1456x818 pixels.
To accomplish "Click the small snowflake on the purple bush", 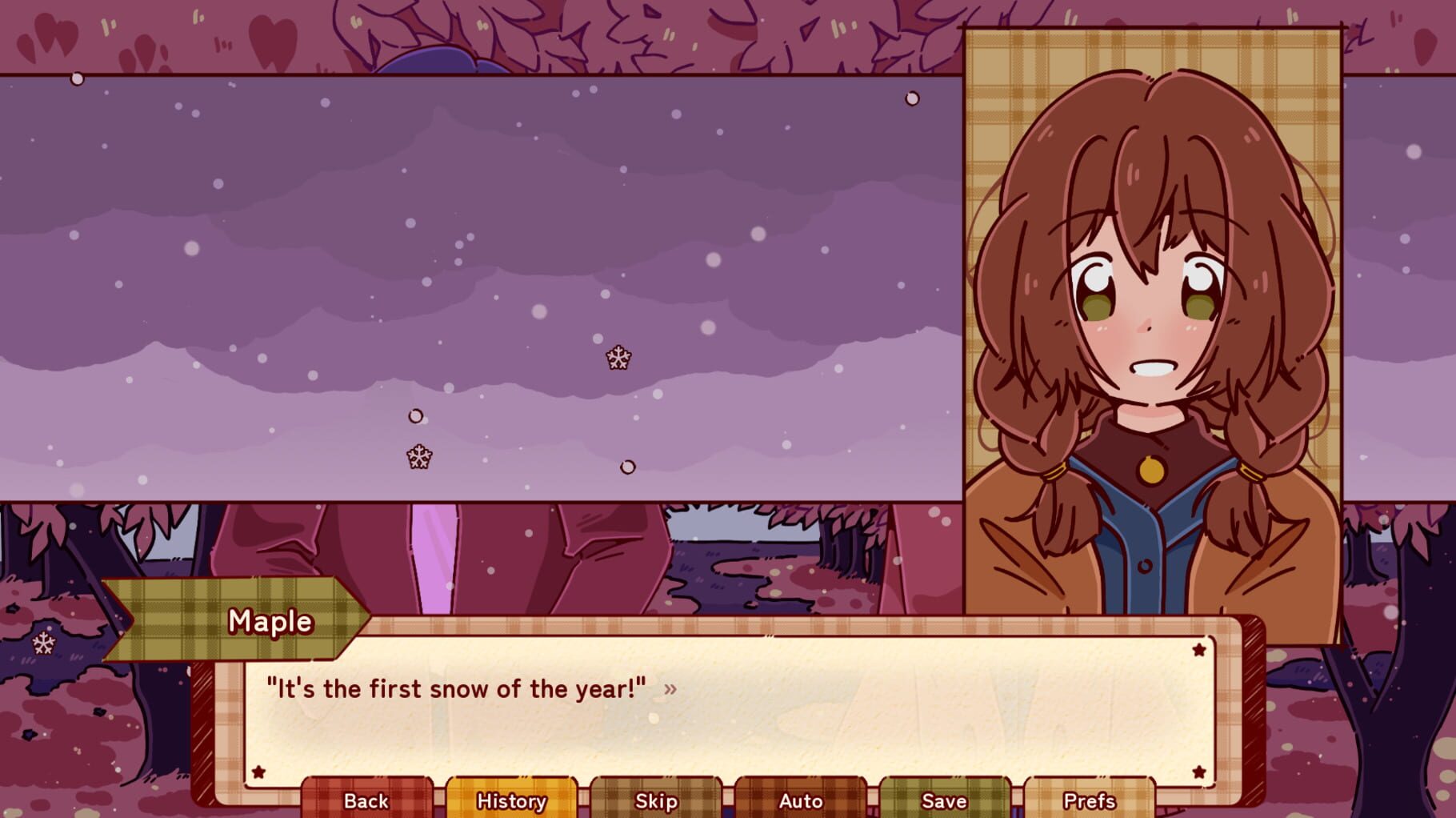I will click(45, 643).
